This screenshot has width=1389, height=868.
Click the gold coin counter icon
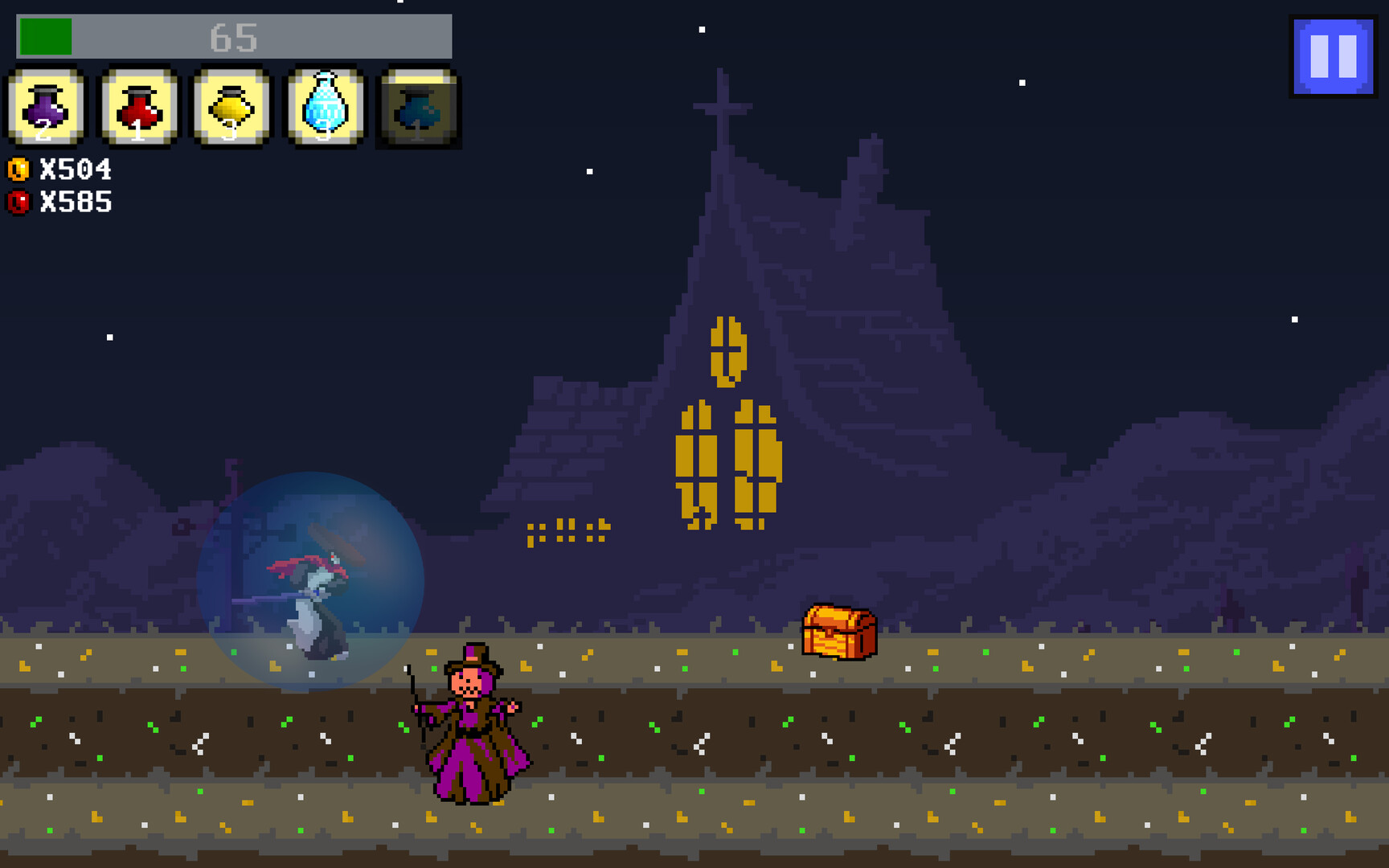[19, 169]
